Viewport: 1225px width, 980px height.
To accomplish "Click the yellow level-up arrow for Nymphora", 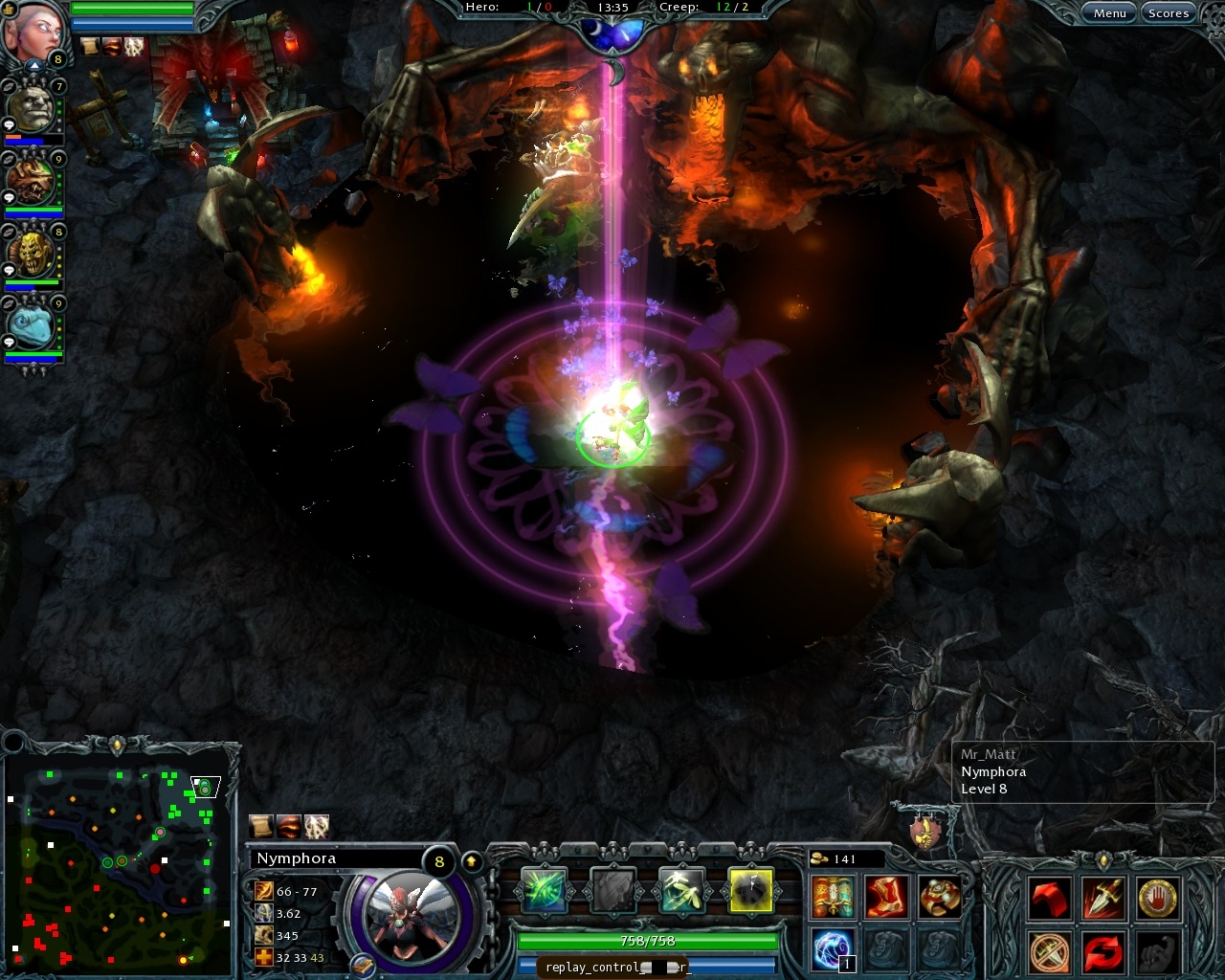I will [x=471, y=860].
